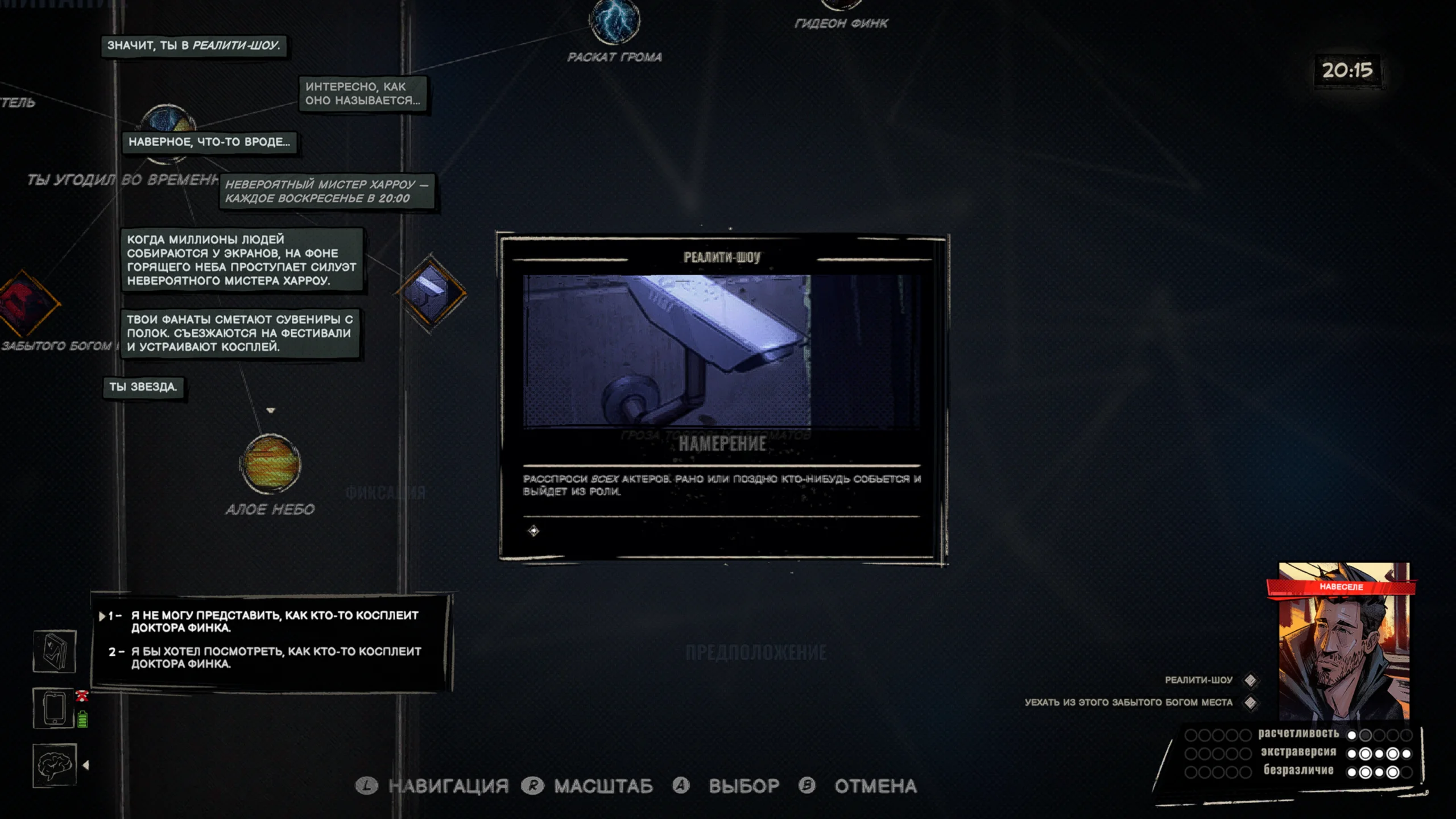1456x819 pixels.
Task: Click the security camera image on the «Реалити-шоу» card
Action: (x=667, y=350)
